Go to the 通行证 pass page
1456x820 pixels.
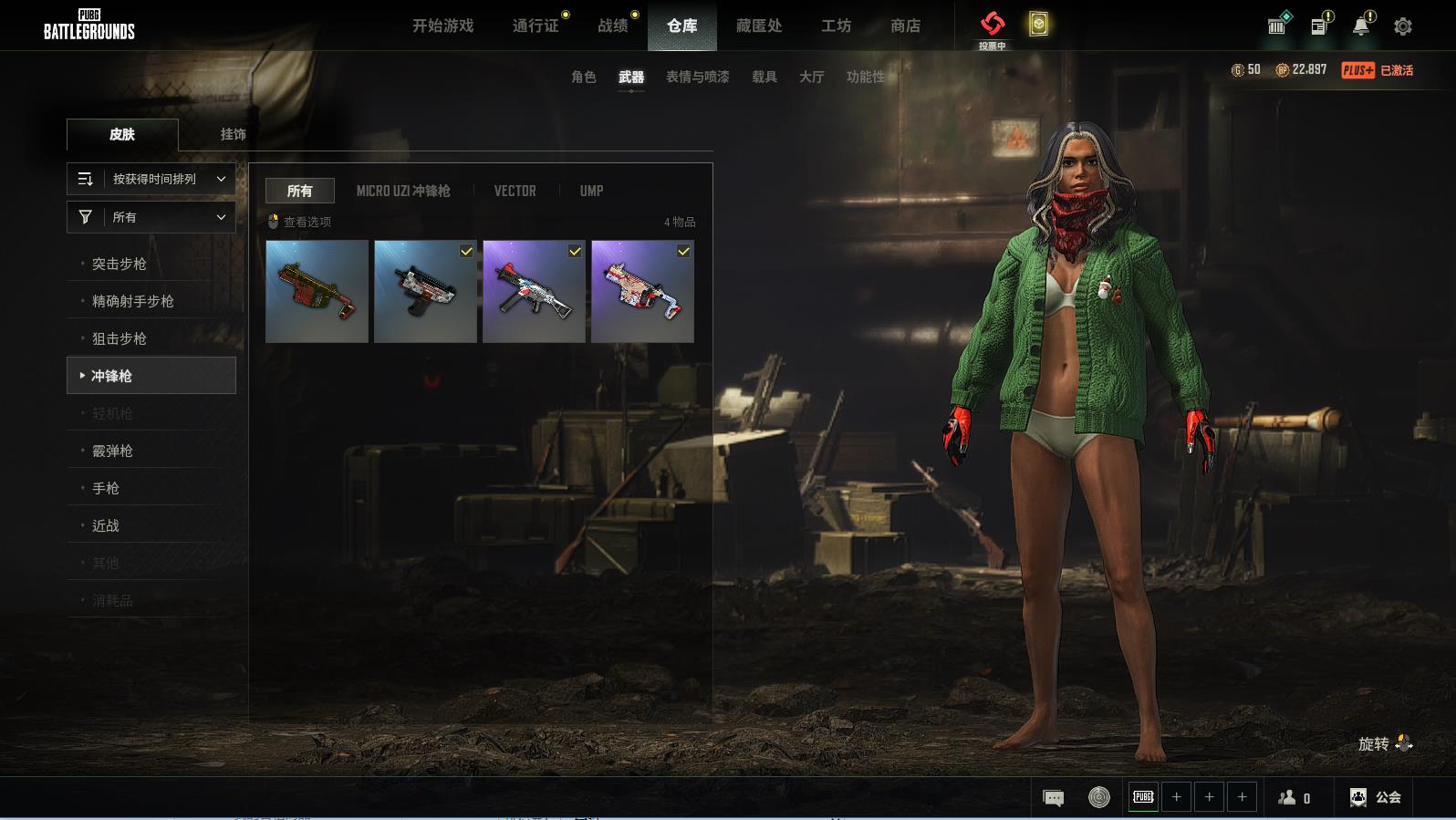click(536, 26)
